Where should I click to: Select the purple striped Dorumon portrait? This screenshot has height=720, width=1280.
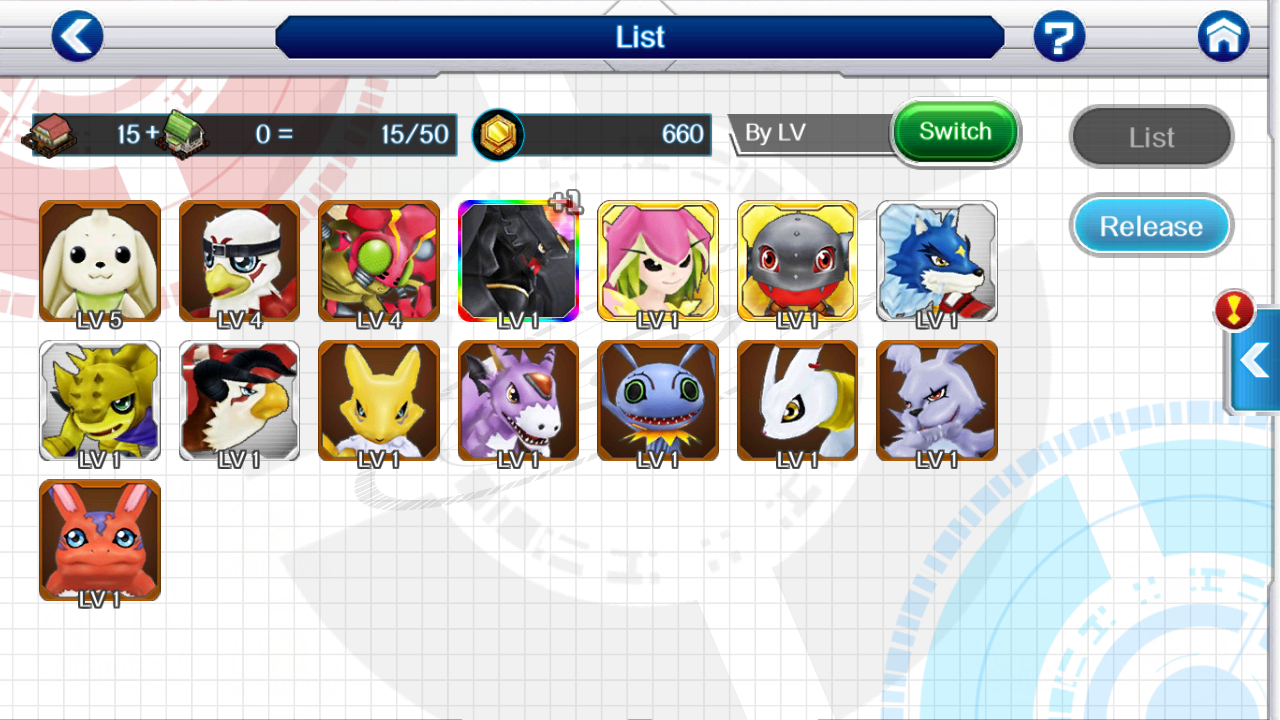(518, 400)
